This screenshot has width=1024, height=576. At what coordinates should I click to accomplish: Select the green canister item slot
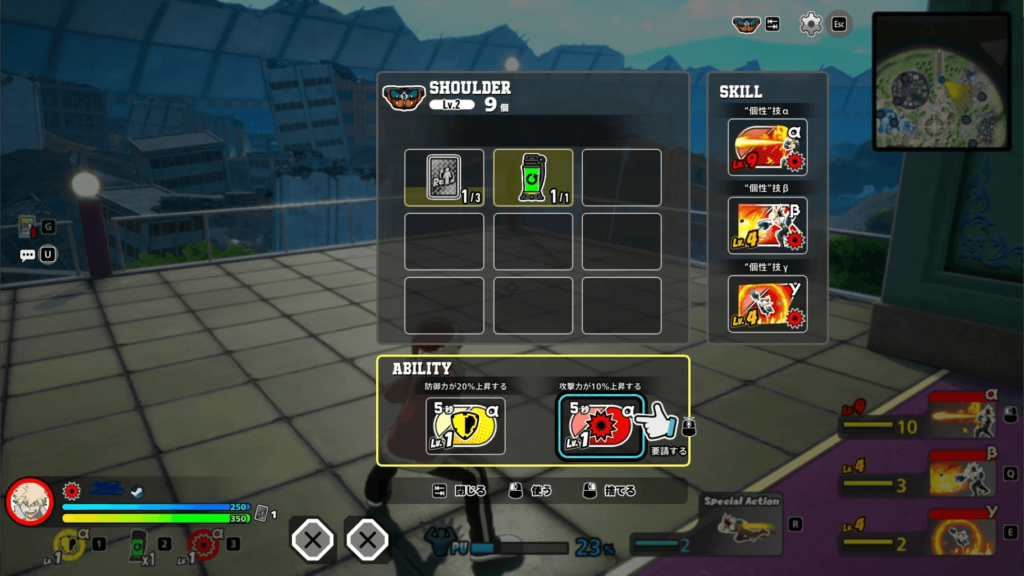pos(533,177)
